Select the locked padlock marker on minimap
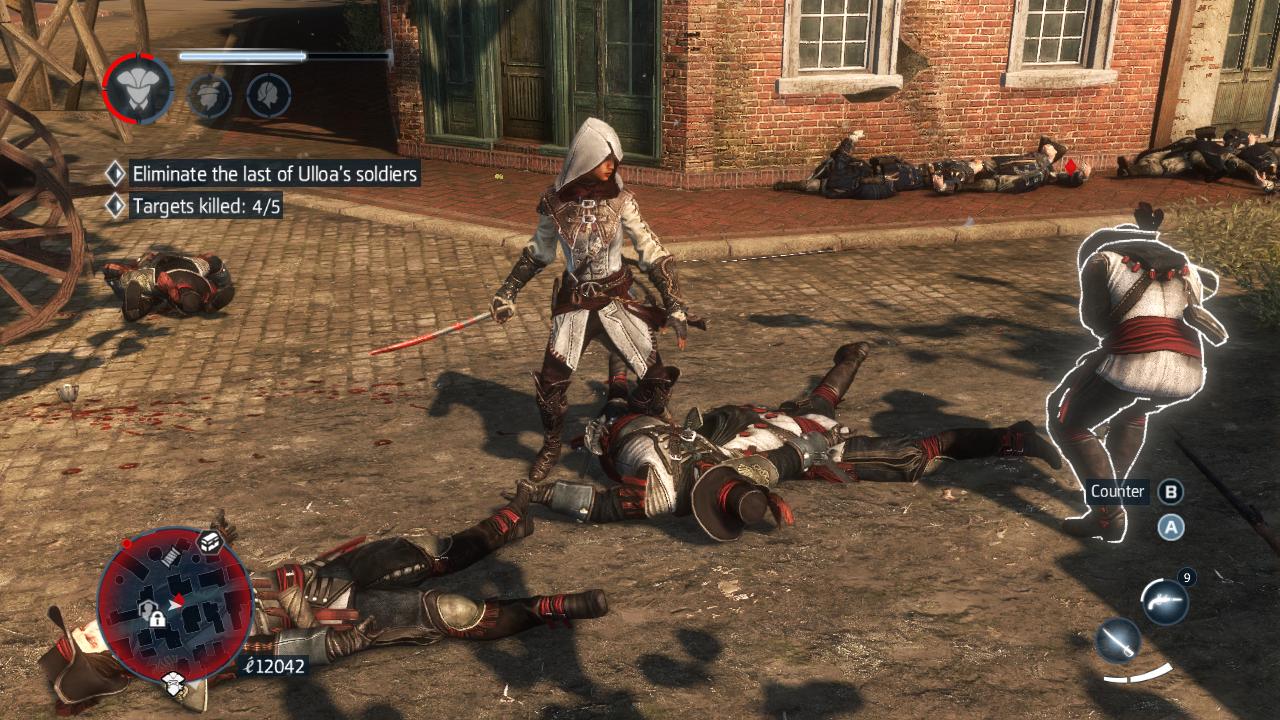Viewport: 1280px width, 720px height. click(x=157, y=618)
